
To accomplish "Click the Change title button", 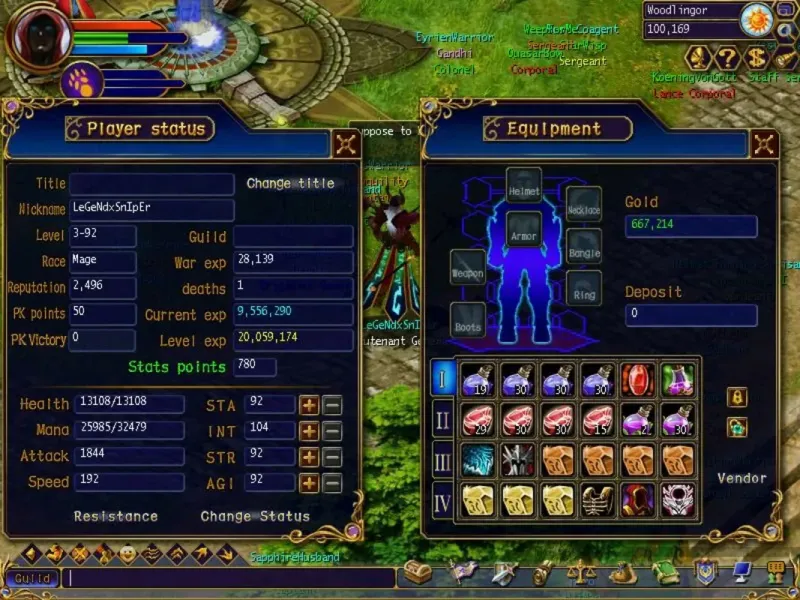I will tap(290, 183).
